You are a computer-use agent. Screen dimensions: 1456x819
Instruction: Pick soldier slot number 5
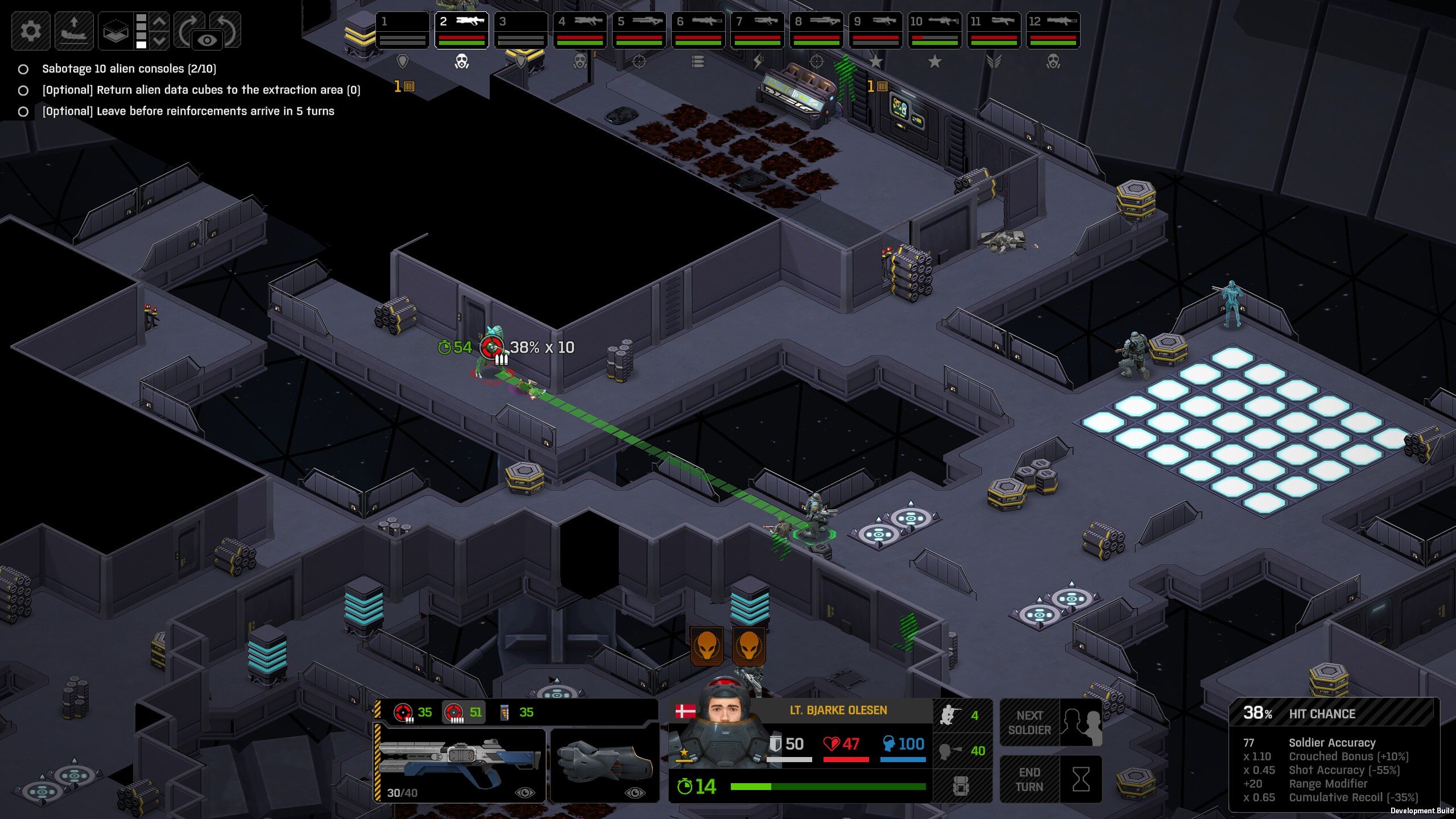click(639, 30)
